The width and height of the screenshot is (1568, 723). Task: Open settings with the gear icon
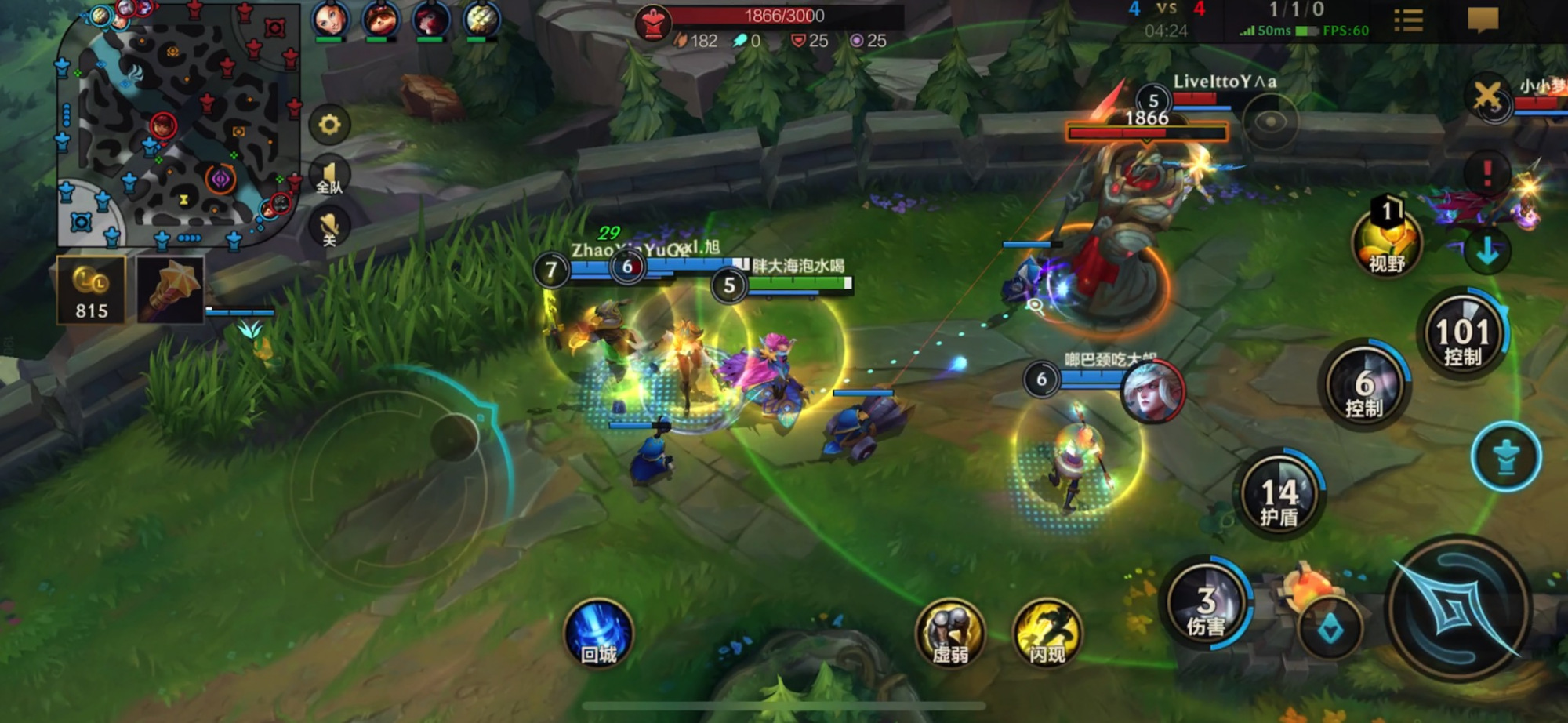pos(329,125)
